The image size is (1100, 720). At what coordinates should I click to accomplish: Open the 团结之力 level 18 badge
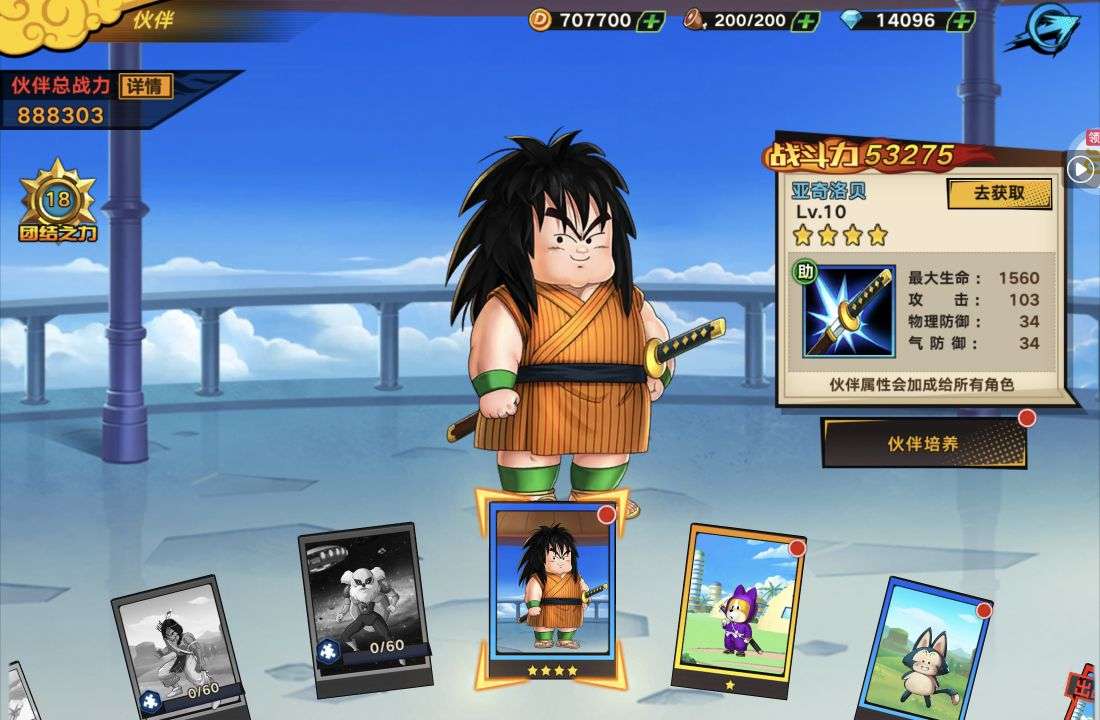[57, 203]
